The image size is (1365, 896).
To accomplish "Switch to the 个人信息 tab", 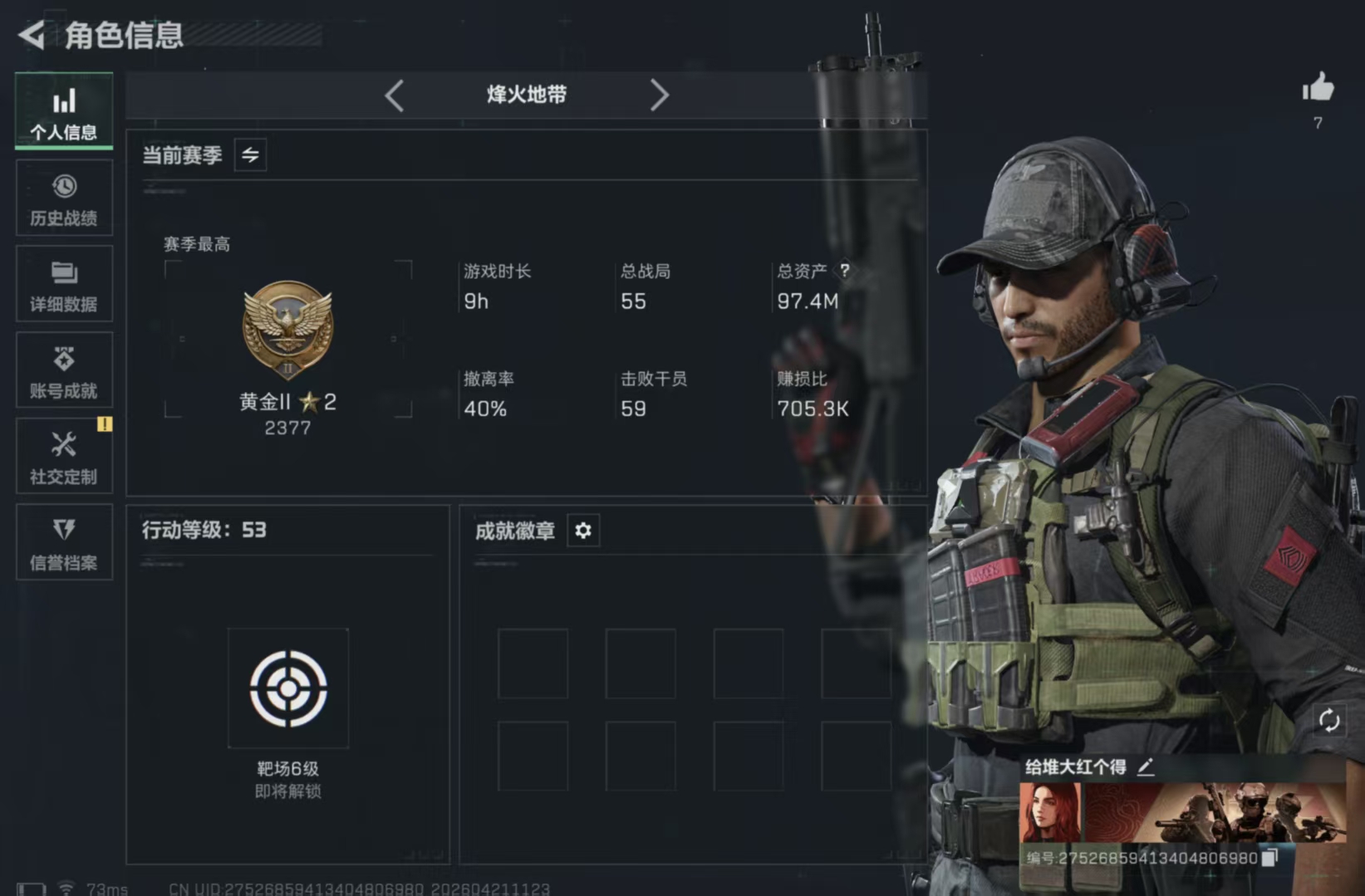I will (64, 112).
